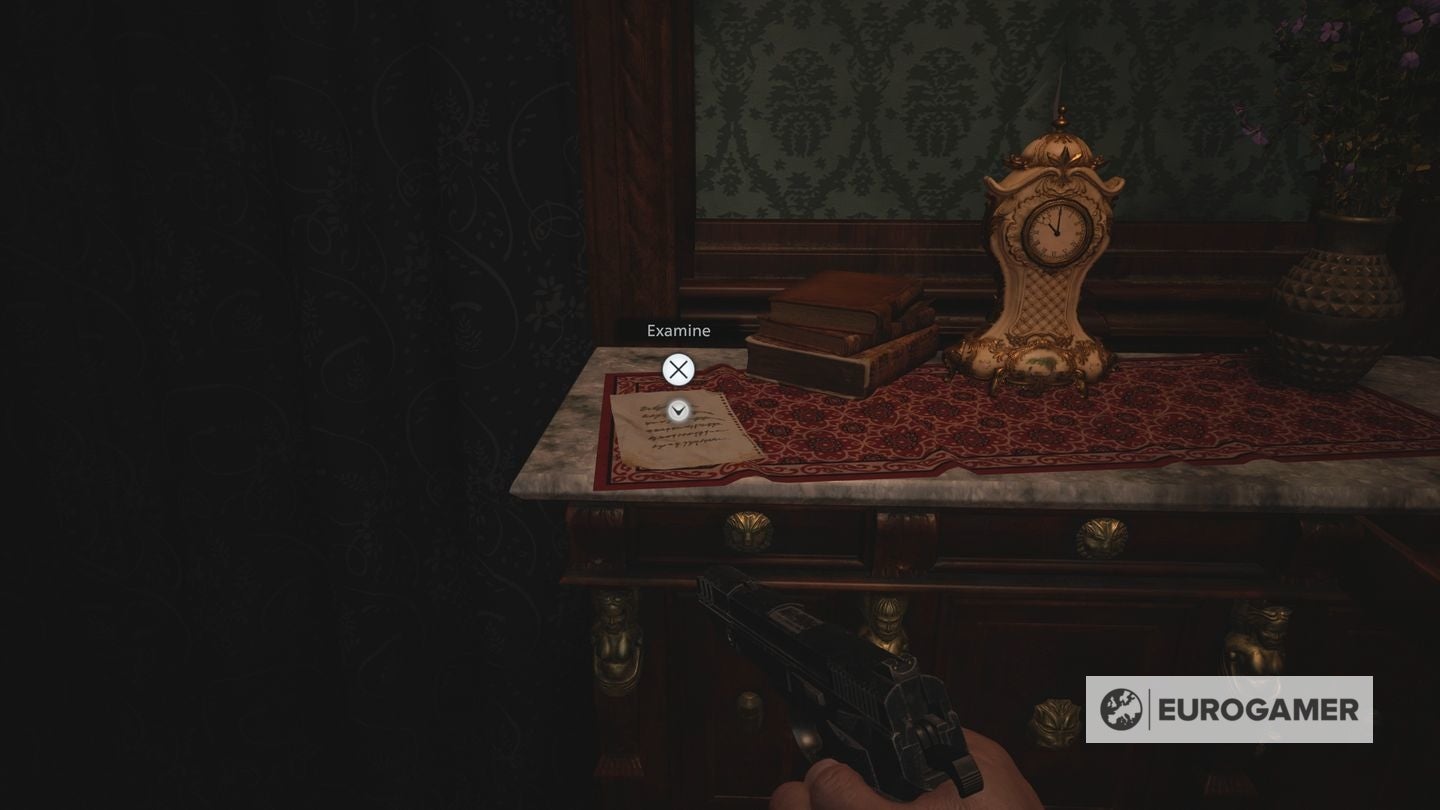The image size is (1440, 810).
Task: Toggle the Examine interaction prompt
Action: [678, 330]
